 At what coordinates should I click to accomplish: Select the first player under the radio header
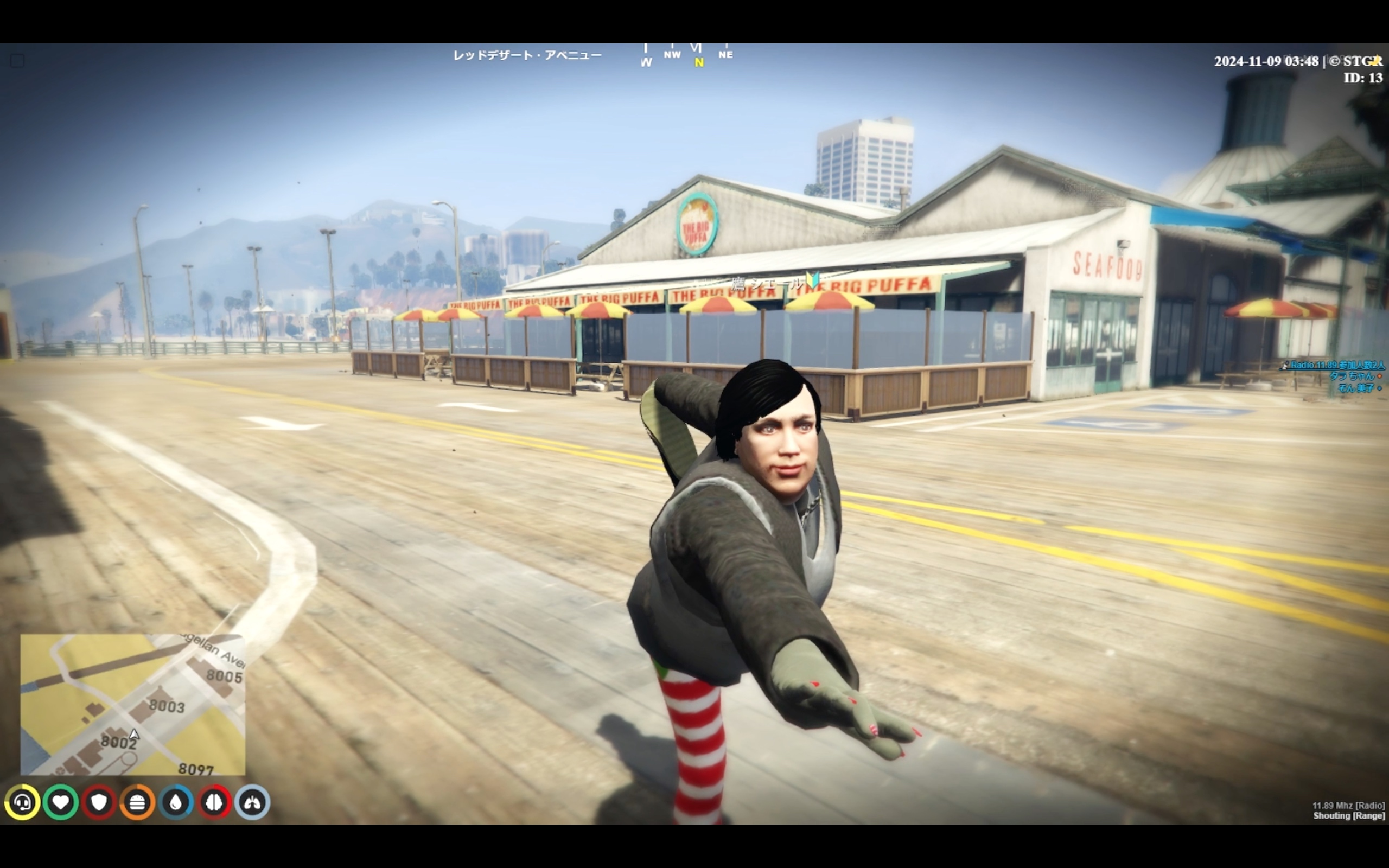click(x=1352, y=376)
